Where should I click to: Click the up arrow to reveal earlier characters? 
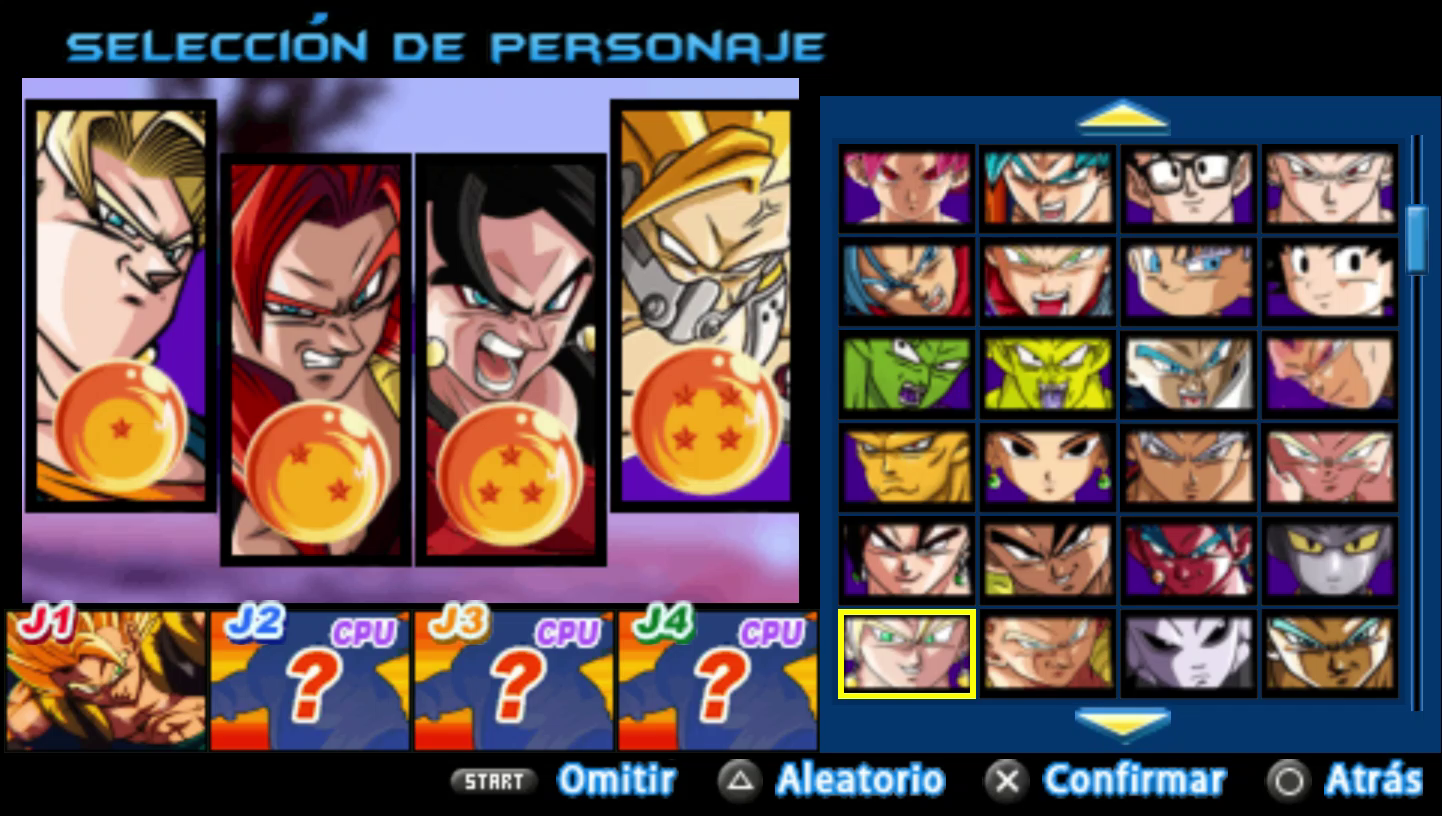point(1124,118)
